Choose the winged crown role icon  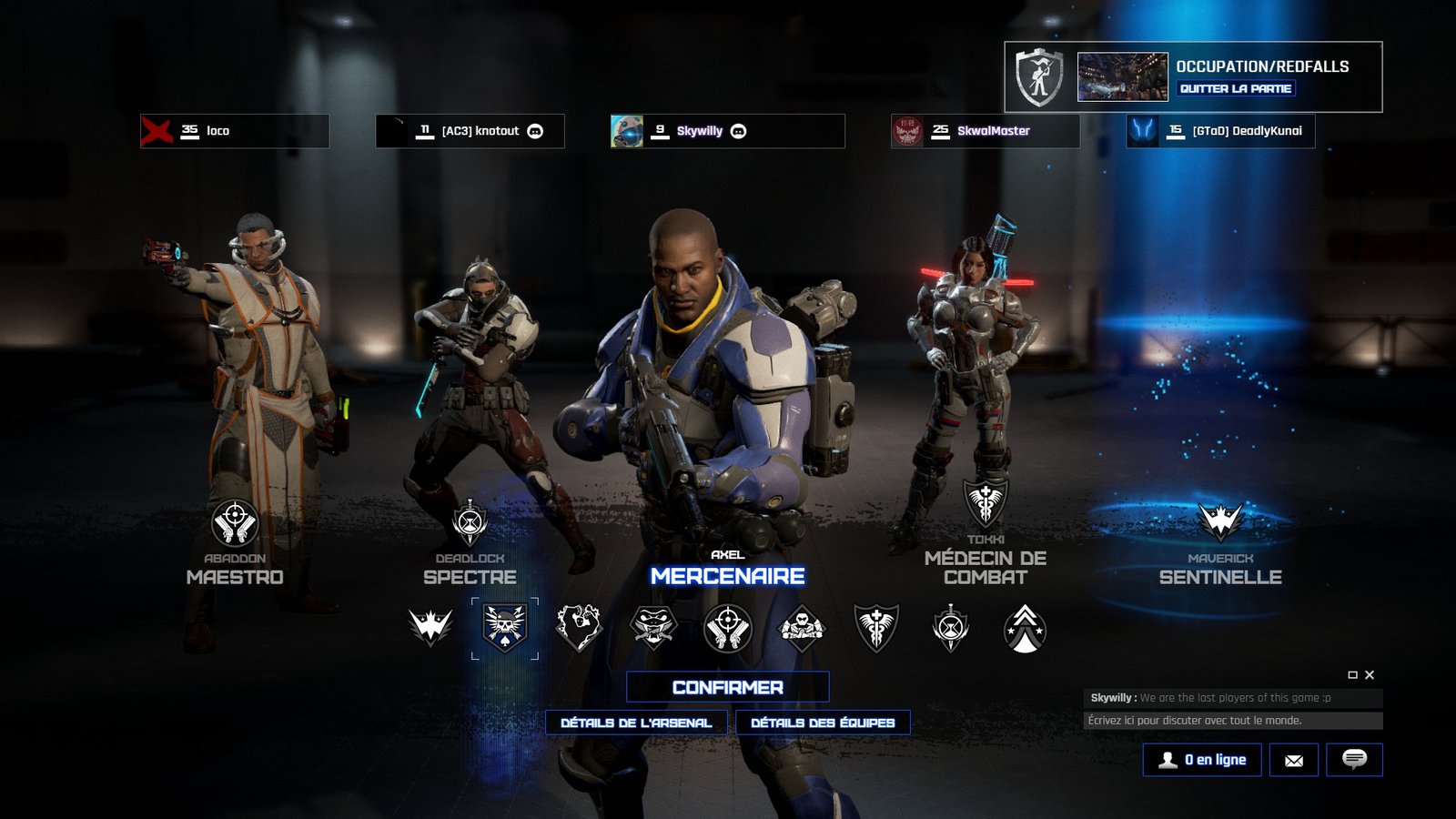430,627
